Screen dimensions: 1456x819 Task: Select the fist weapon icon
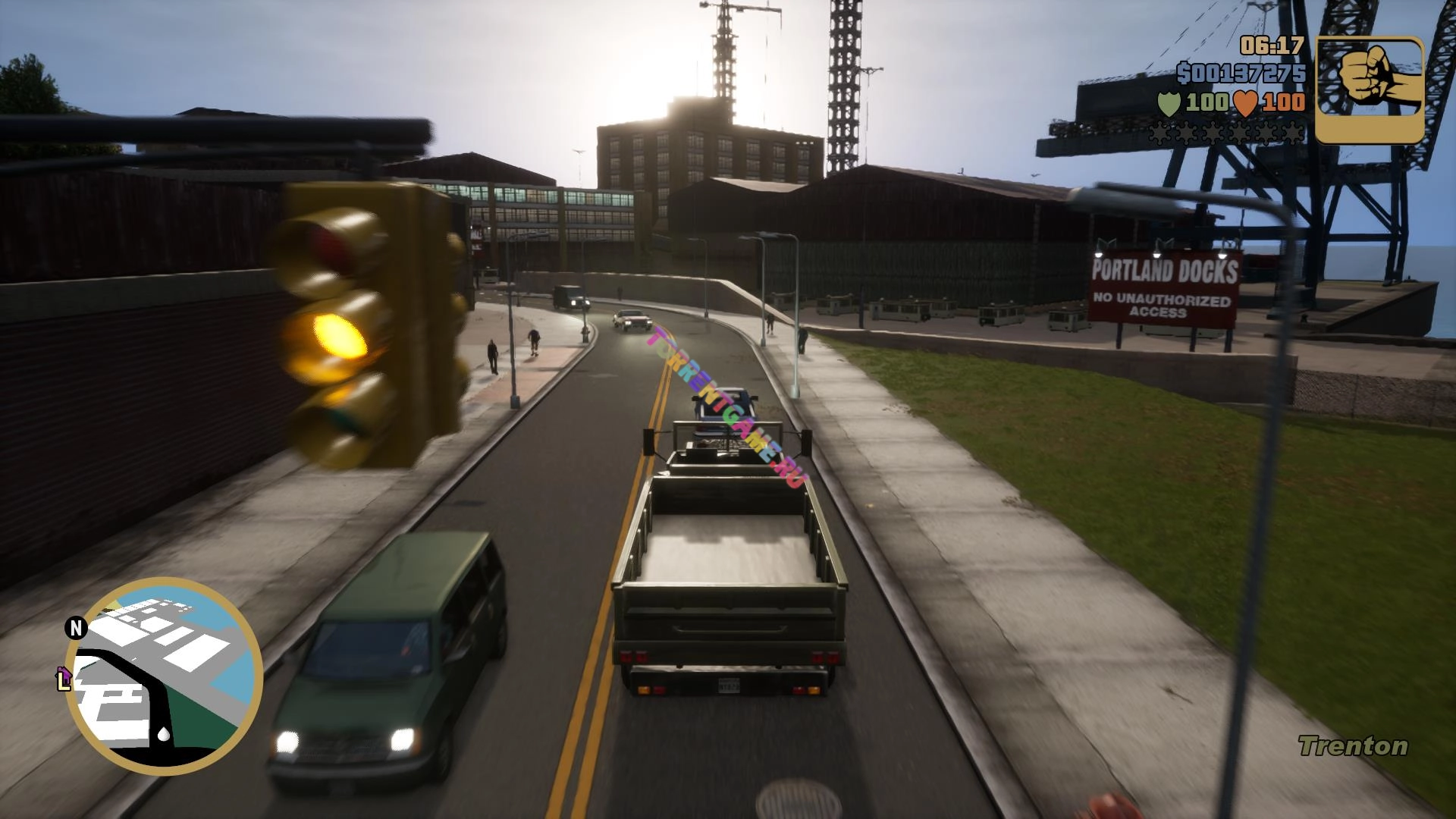(1370, 89)
